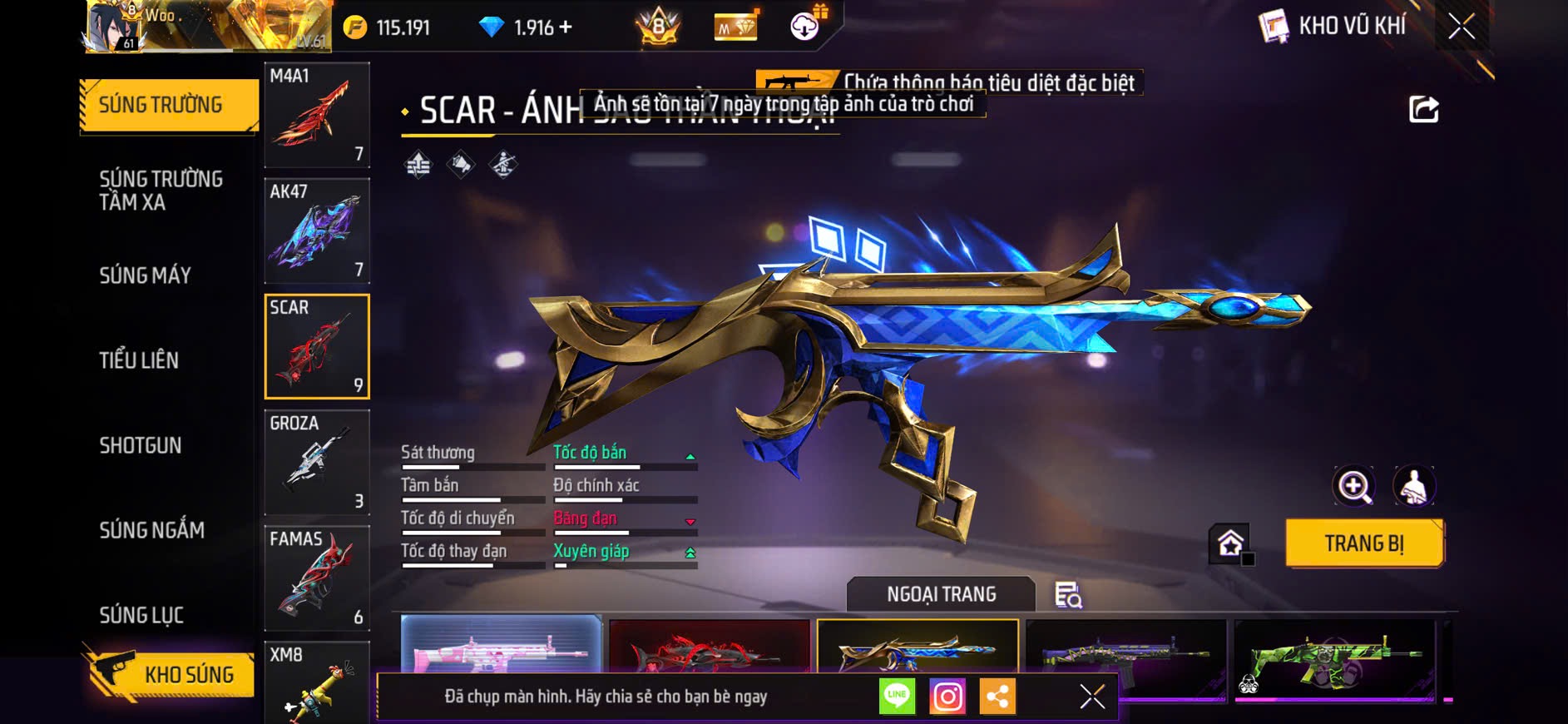Choose the SÚNG NGẮM category
The height and width of the screenshot is (724, 1568).
151,530
